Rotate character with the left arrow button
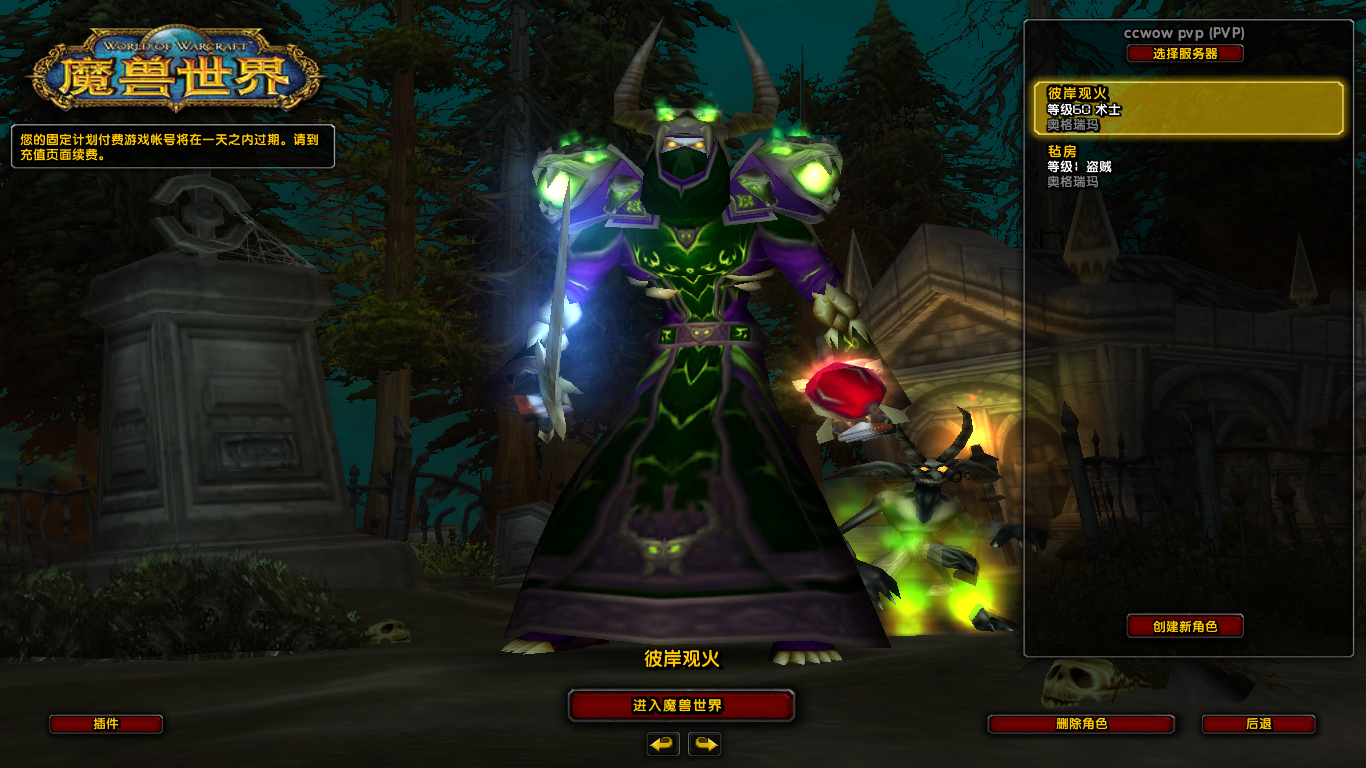 click(663, 744)
